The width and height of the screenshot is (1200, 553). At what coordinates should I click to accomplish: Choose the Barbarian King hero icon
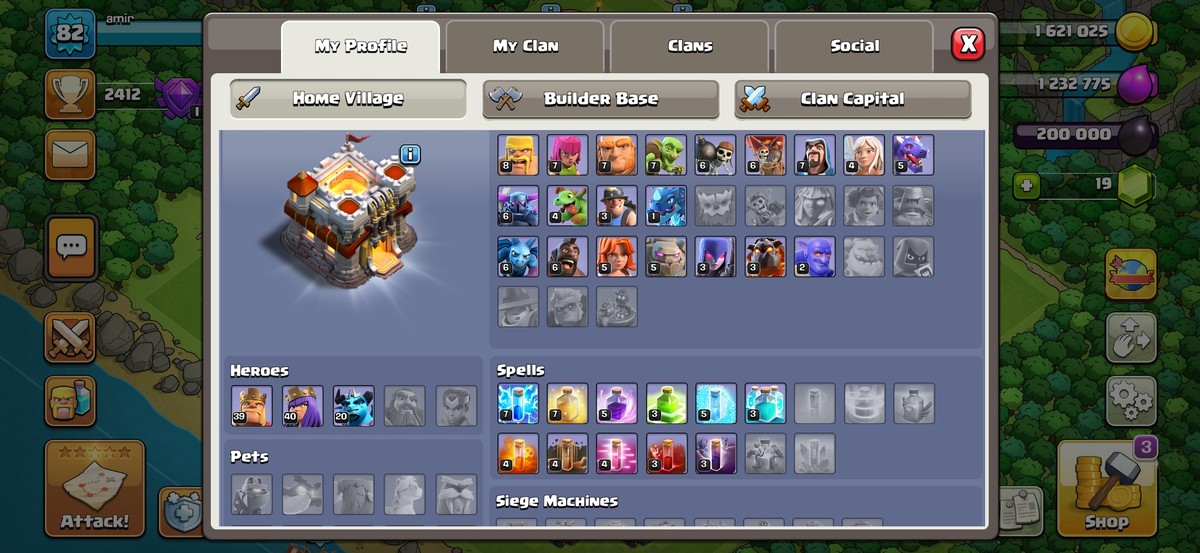251,406
